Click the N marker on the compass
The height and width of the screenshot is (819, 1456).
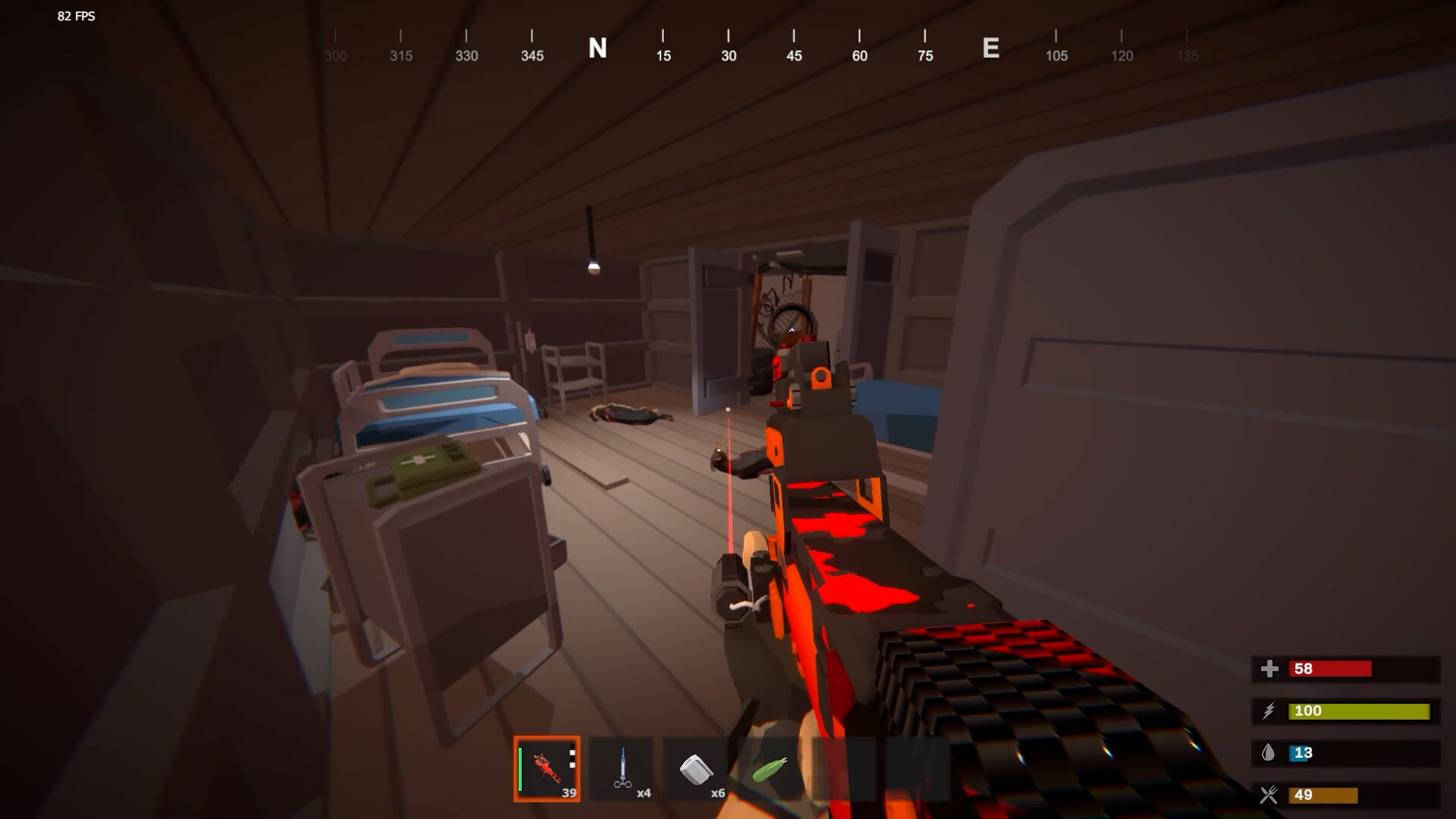point(598,49)
